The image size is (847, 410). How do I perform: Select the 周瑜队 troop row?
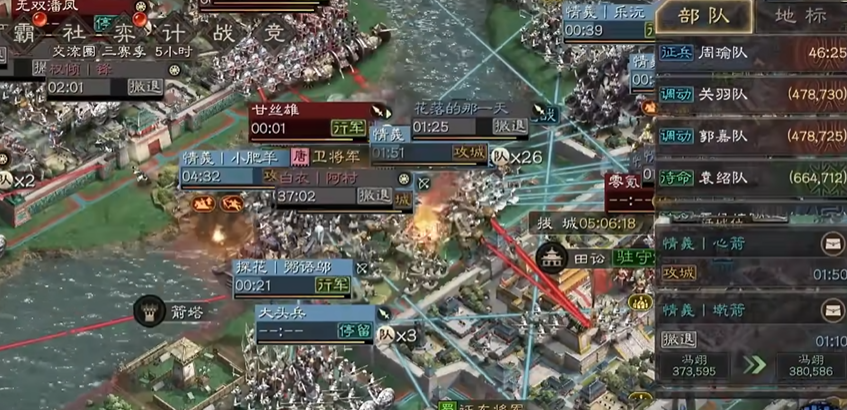click(751, 54)
